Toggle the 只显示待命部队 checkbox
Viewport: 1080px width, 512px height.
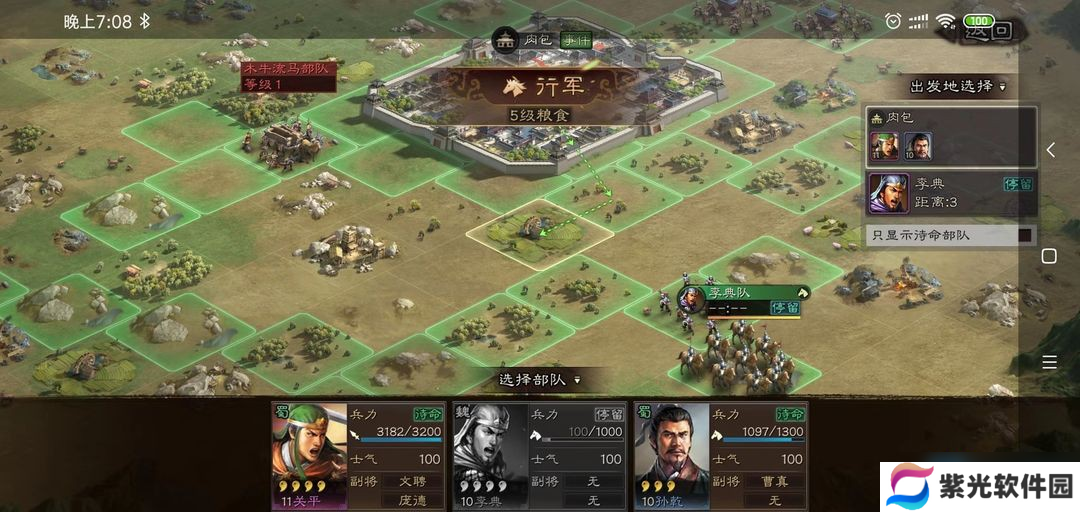[1024, 236]
